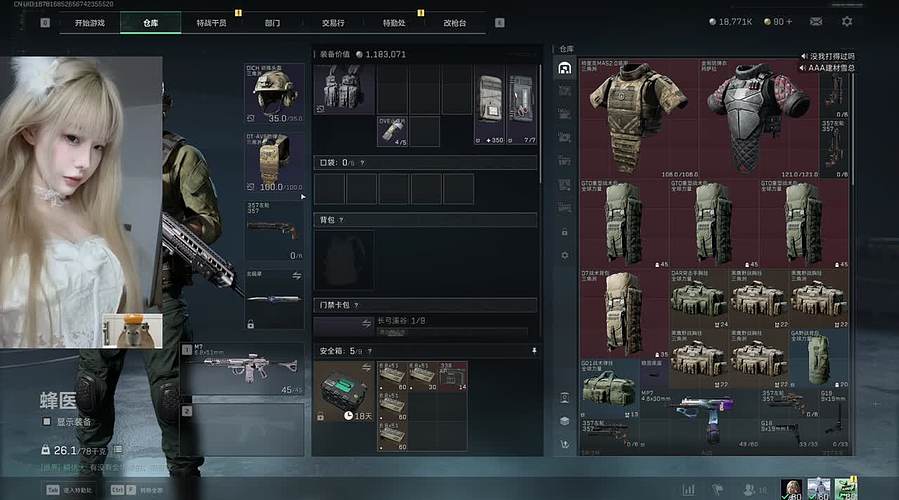Open the mail envelope icon
This screenshot has width=899, height=500.
(x=816, y=21)
